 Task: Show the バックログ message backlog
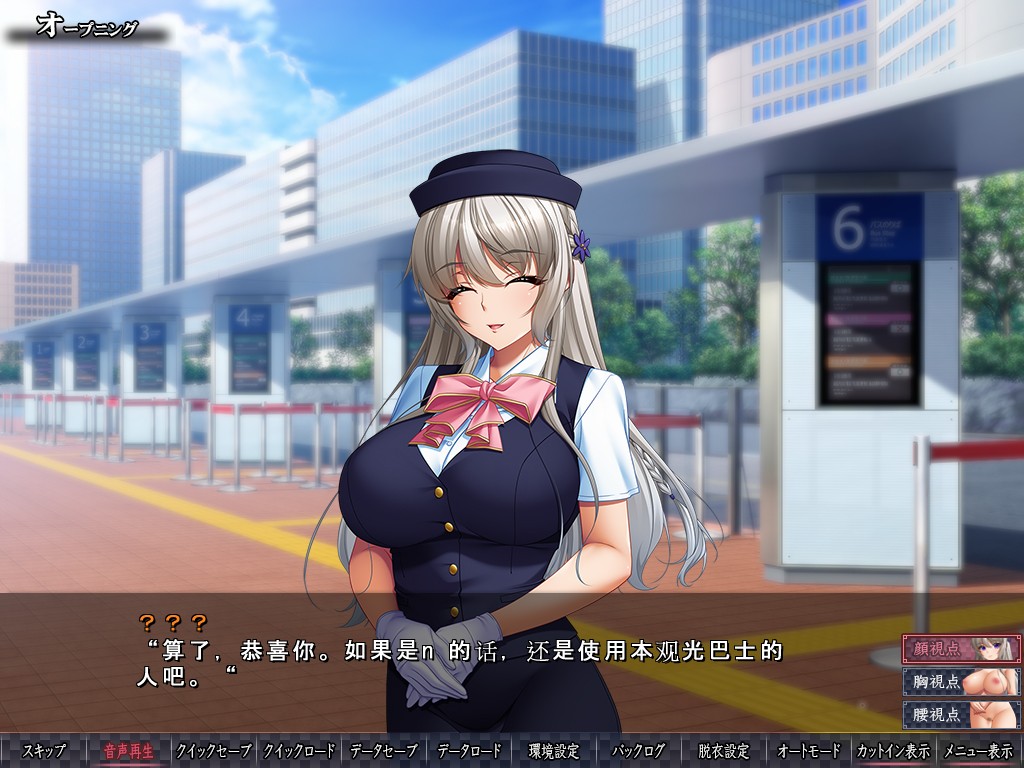(639, 751)
